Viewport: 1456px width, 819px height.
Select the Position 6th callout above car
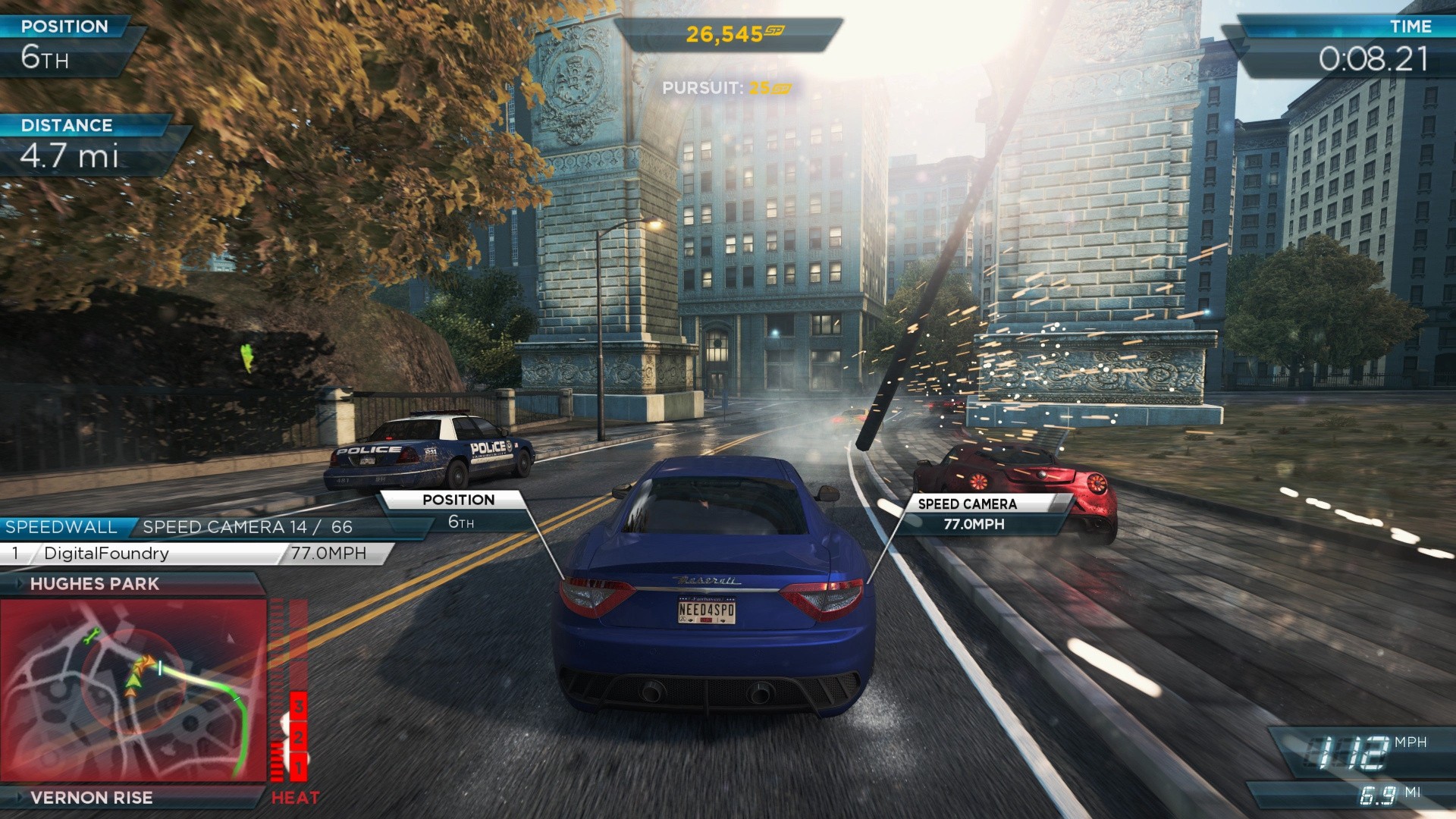[460, 510]
